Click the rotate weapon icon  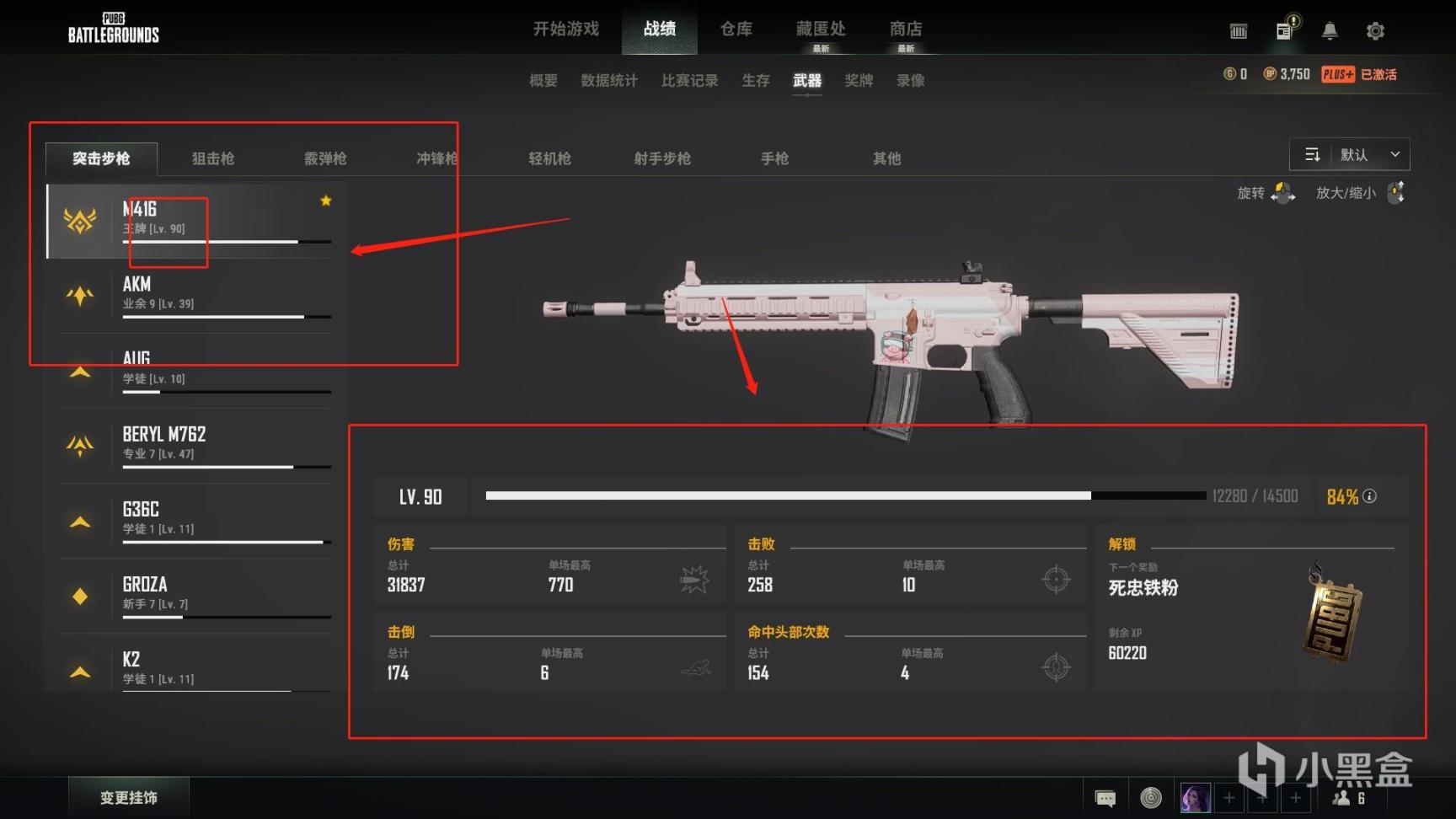(x=1283, y=193)
